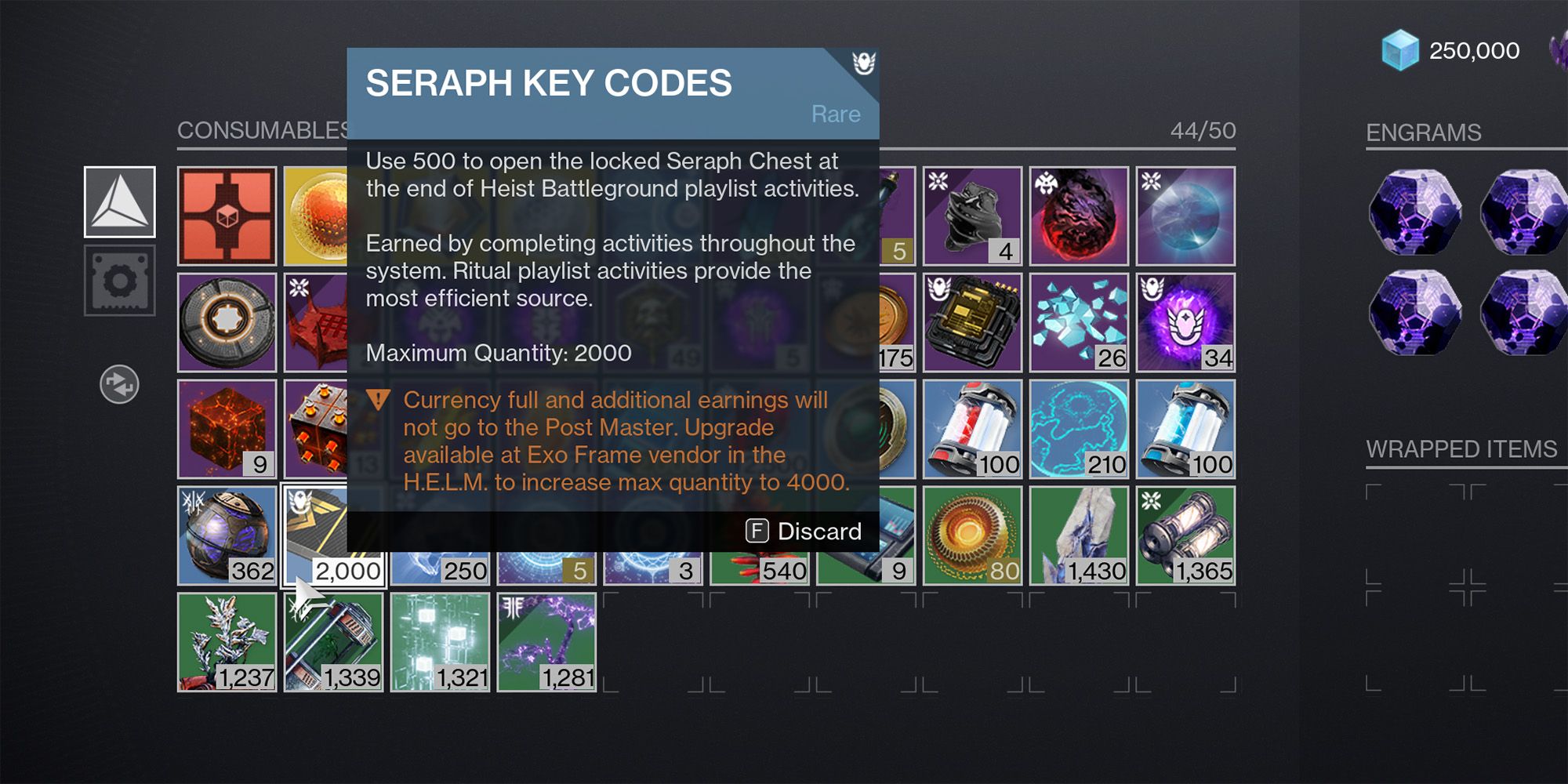Click the circular transfer arrows icon on left
Viewport: 1568px width, 784px height.
pyautogui.click(x=118, y=386)
